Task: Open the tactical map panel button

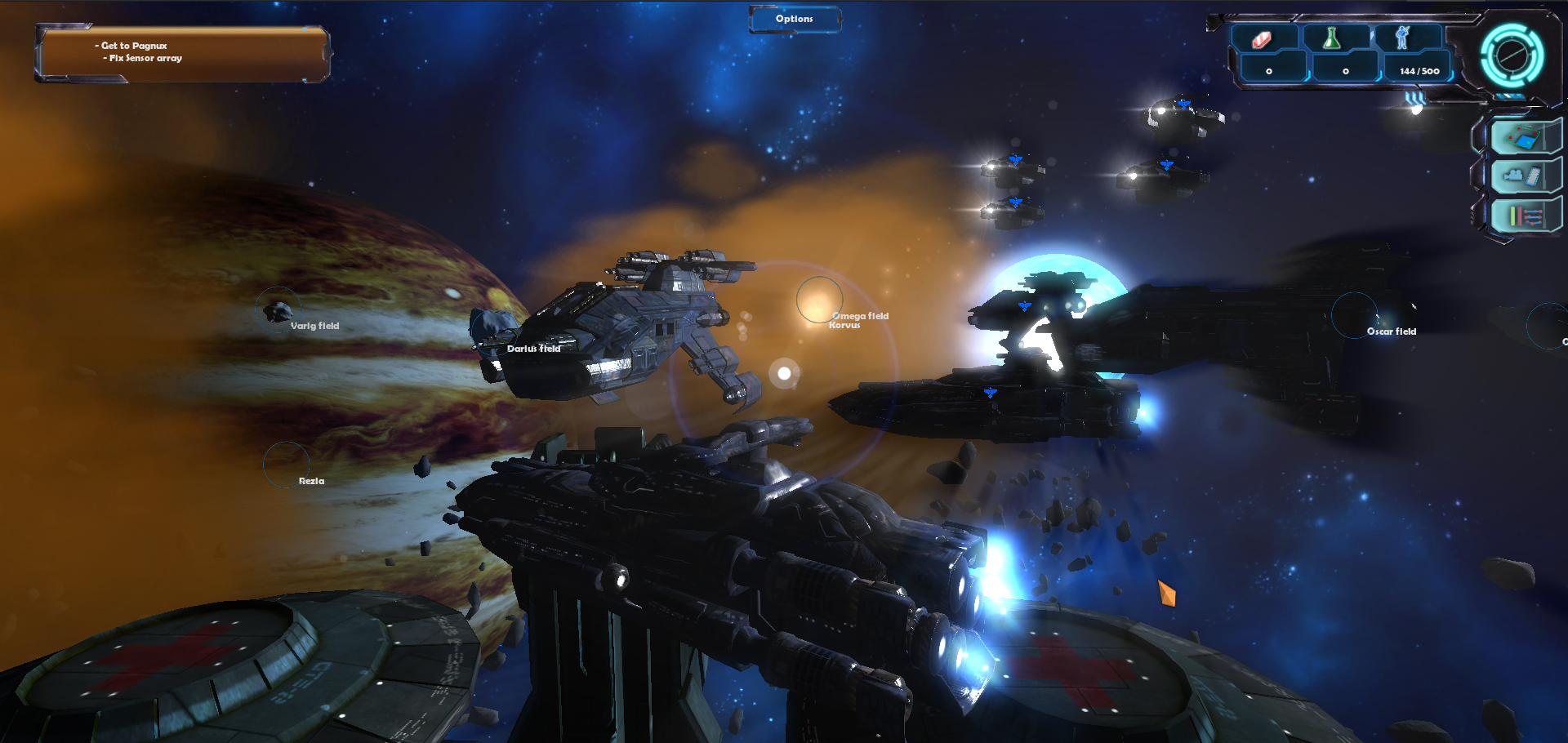Action: tap(1521, 136)
